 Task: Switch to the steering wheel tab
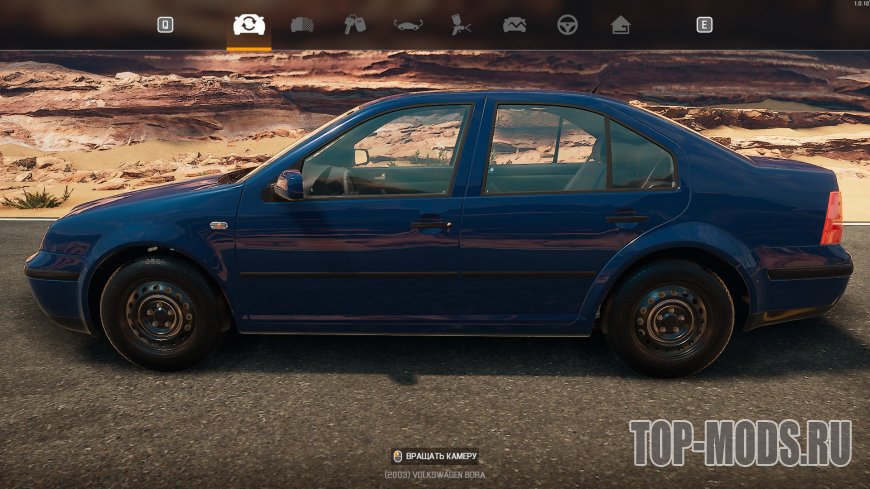pyautogui.click(x=567, y=25)
